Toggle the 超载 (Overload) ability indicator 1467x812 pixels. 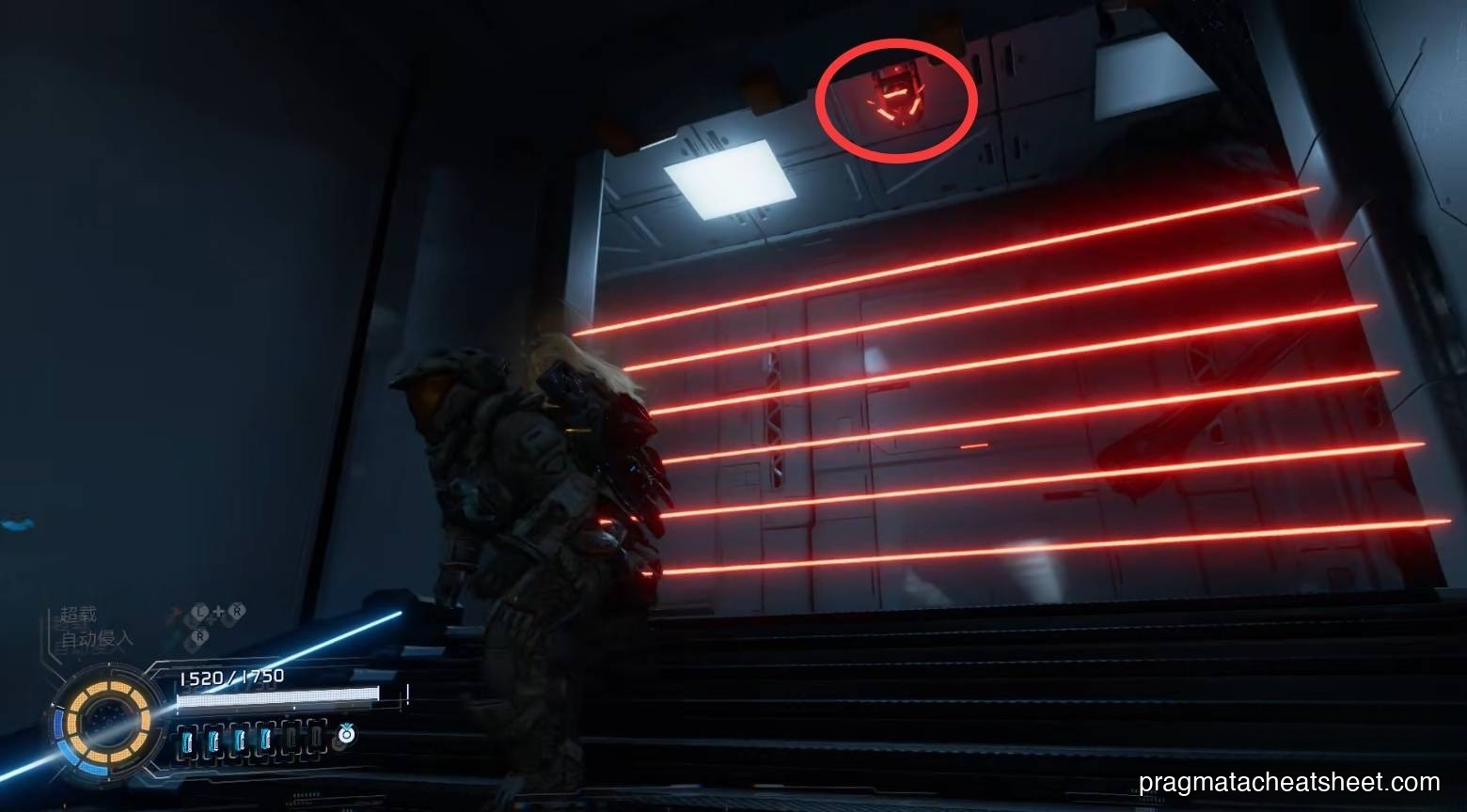[78, 615]
